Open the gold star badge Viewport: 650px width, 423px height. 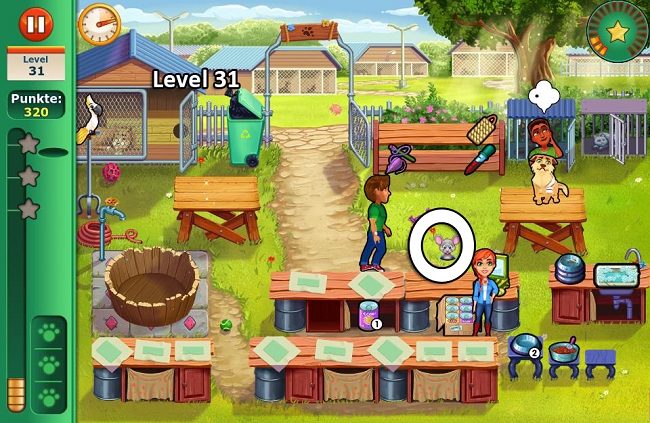click(x=618, y=31)
